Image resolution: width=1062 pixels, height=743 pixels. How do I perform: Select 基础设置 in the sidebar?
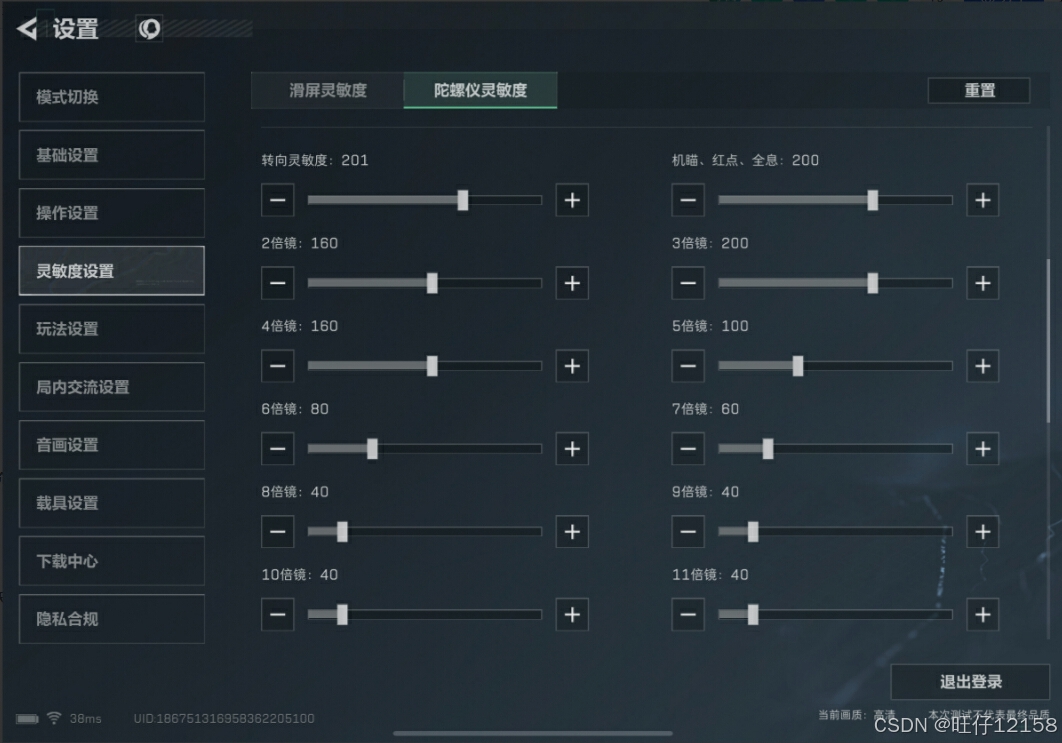(111, 155)
